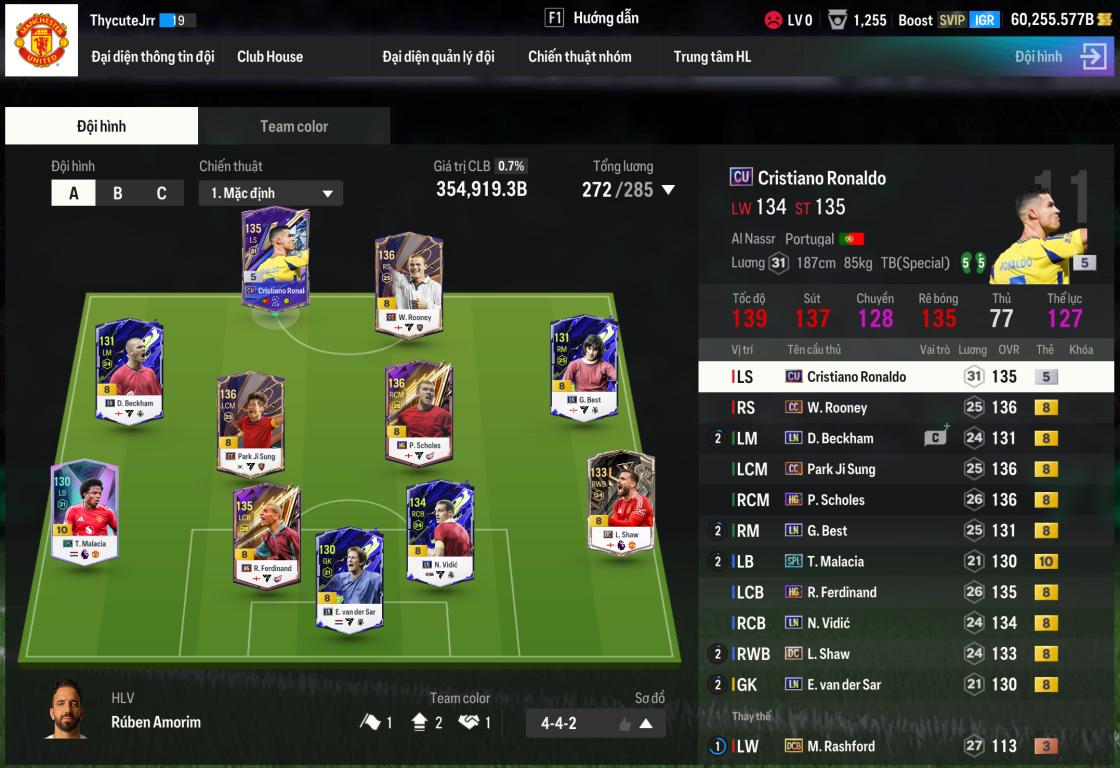The image size is (1120, 768).
Task: Open Đại diện quản lý đội
Action: [438, 57]
